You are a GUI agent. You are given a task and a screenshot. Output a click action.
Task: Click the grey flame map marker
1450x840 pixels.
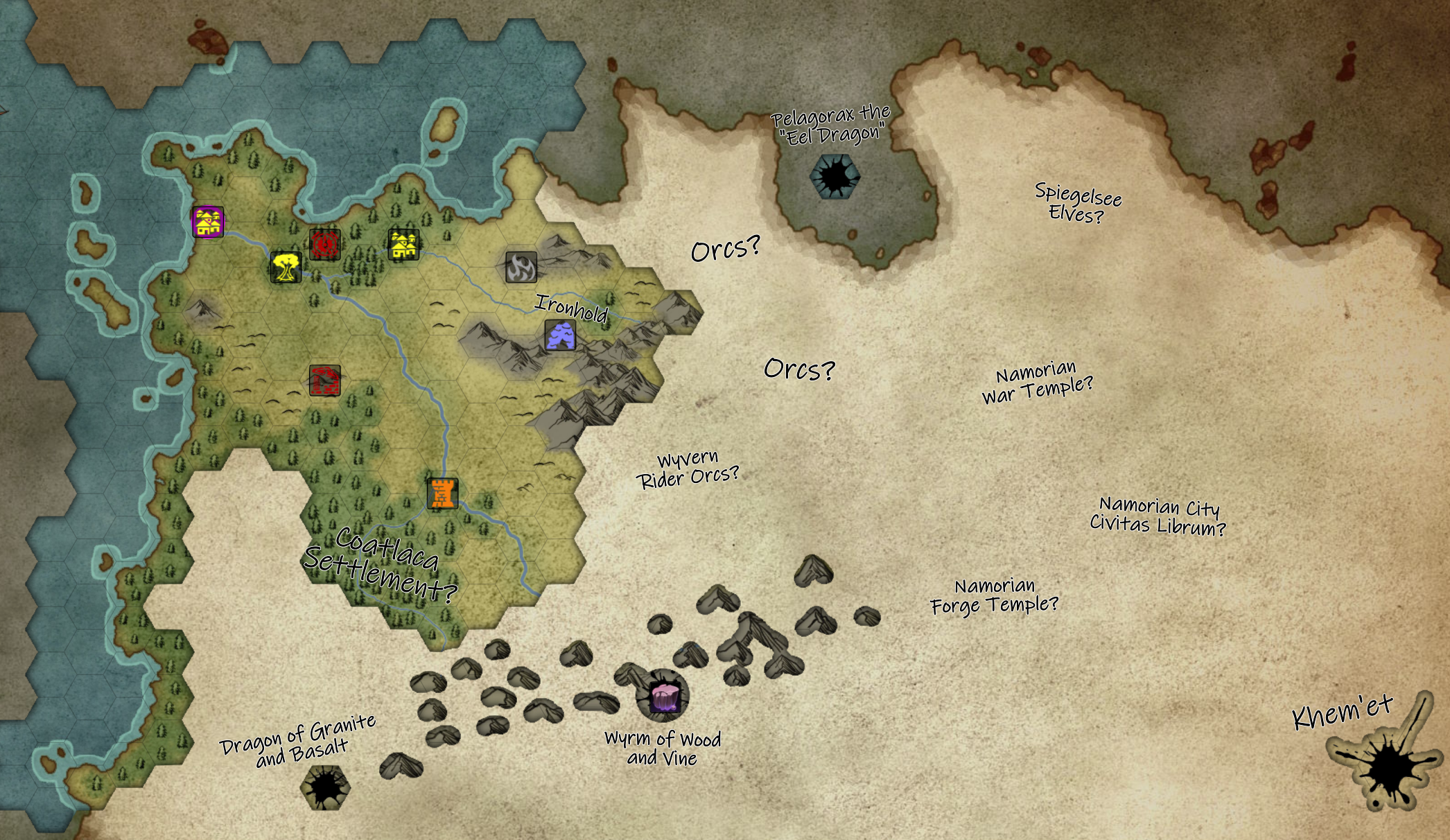521,267
